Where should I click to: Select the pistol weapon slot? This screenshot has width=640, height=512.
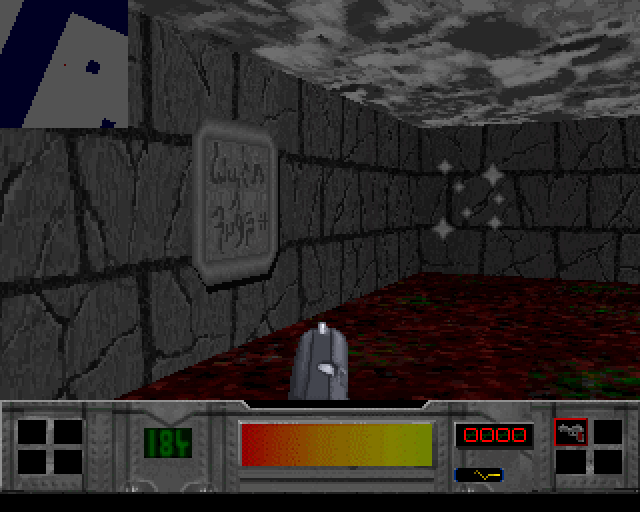(x=571, y=432)
